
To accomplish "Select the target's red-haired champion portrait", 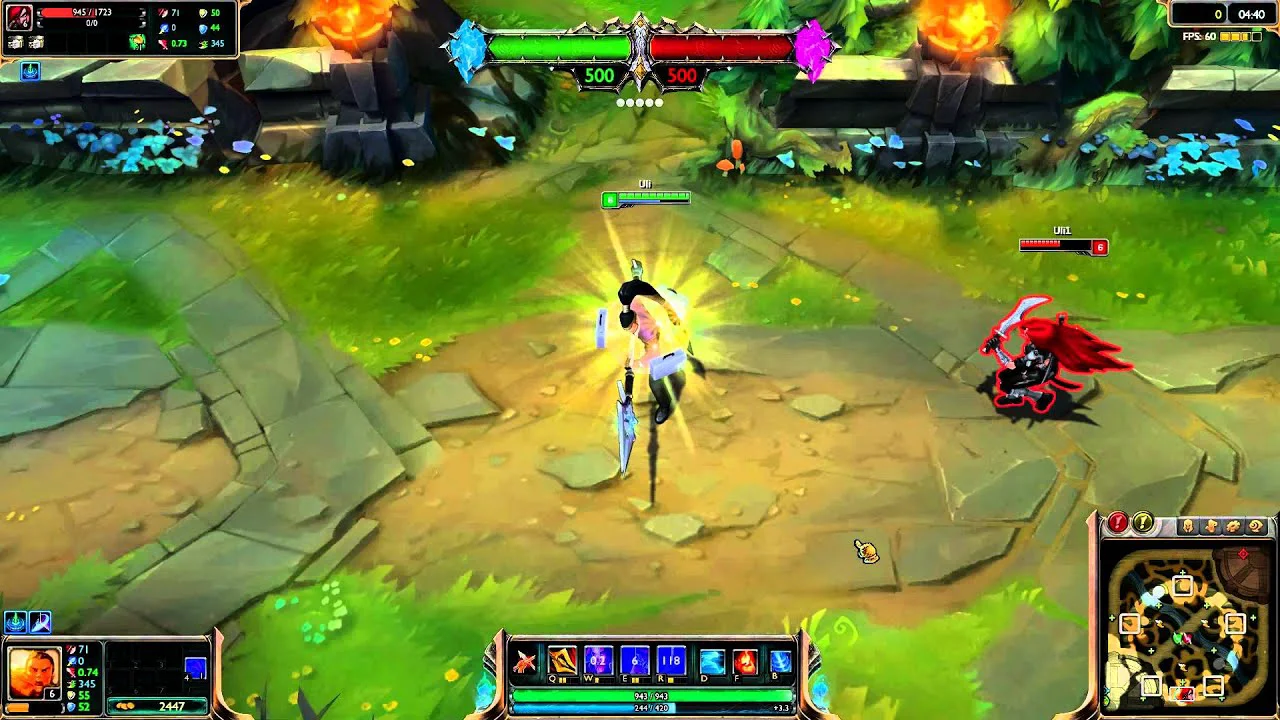I will coord(19,17).
